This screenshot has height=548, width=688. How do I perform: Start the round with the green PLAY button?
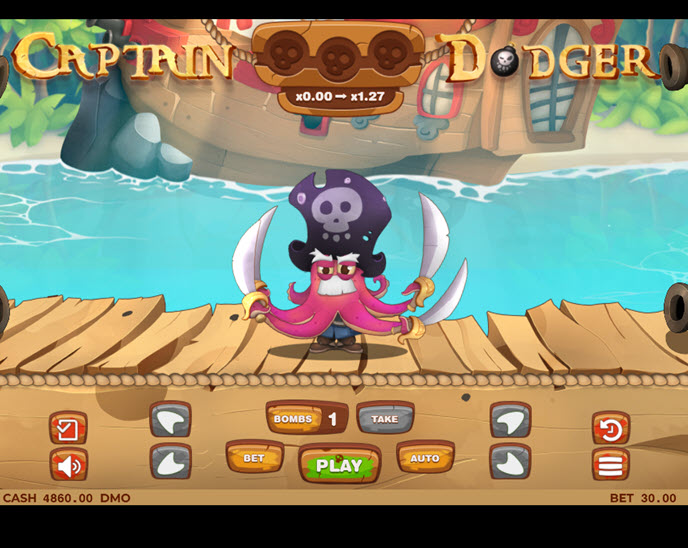click(339, 464)
